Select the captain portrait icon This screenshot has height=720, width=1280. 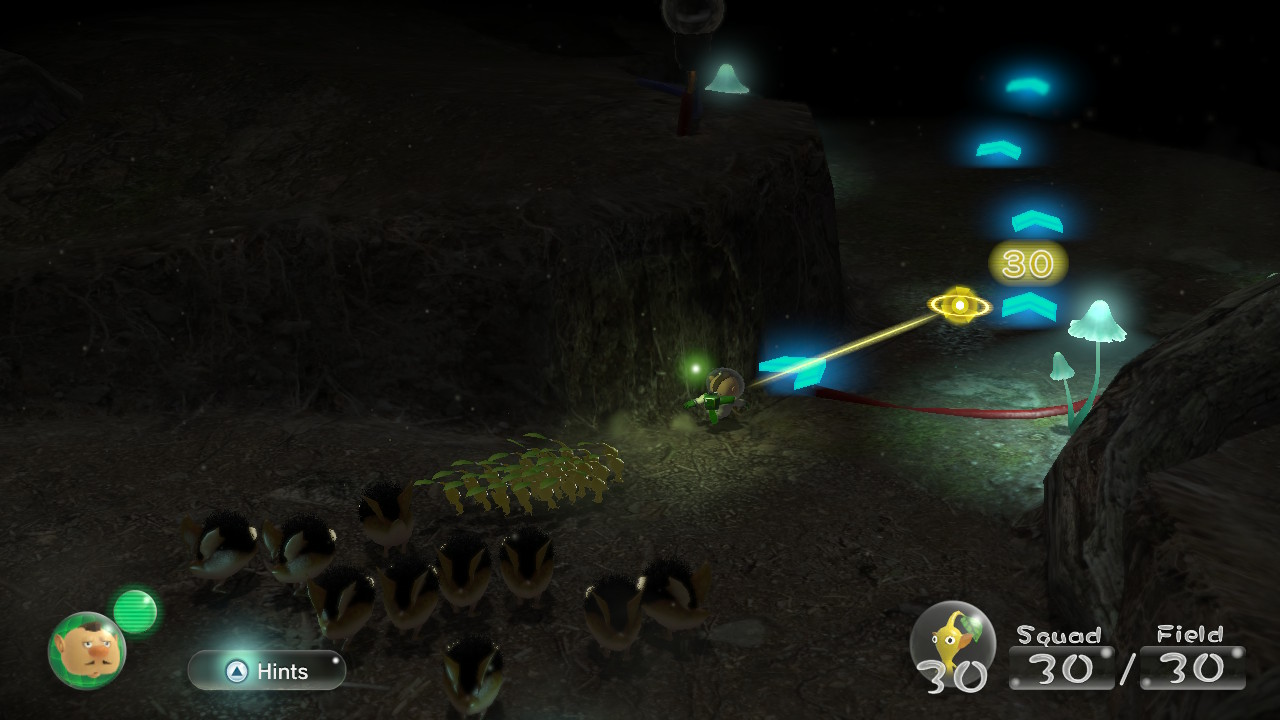87,650
